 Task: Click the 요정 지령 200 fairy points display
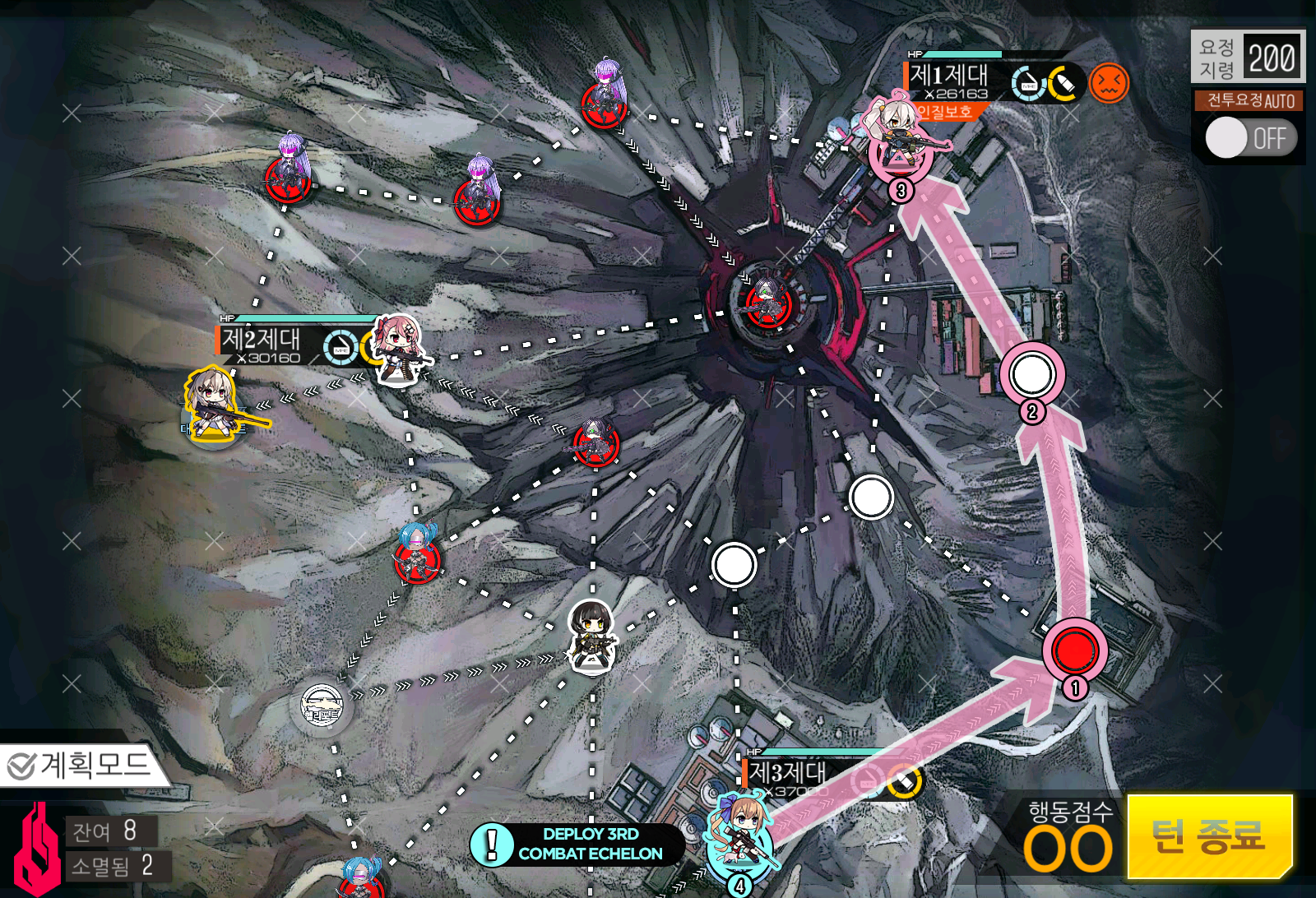(1247, 54)
